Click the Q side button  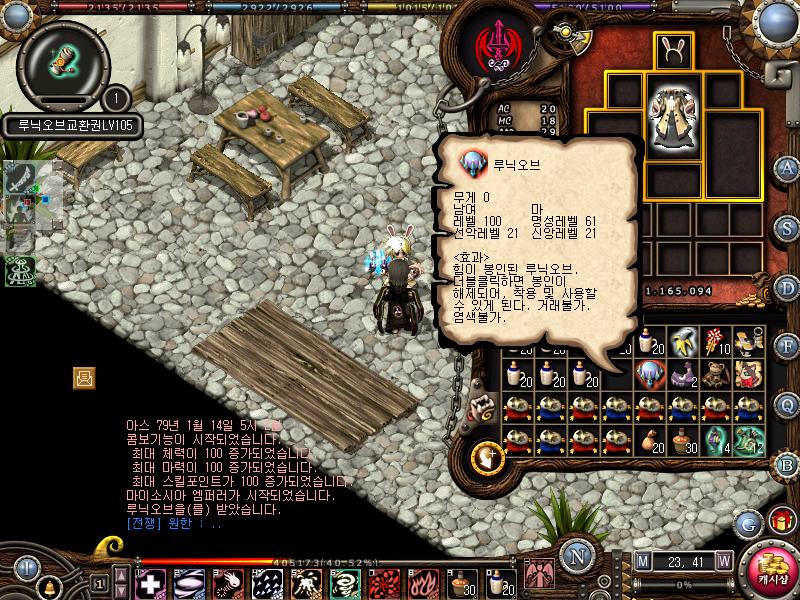[787, 404]
